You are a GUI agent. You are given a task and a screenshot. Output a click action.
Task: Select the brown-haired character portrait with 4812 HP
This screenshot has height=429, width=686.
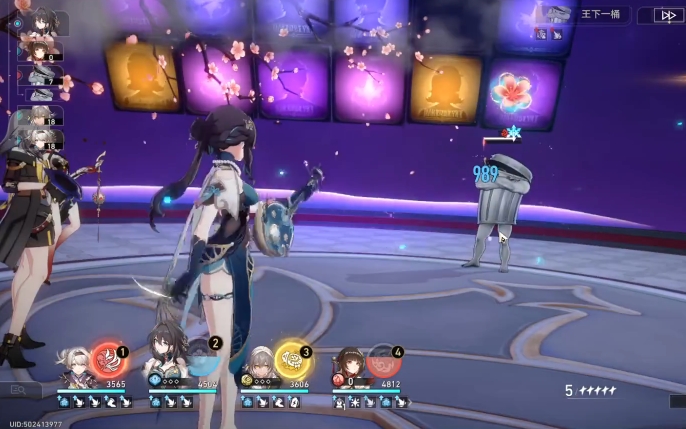coord(349,366)
